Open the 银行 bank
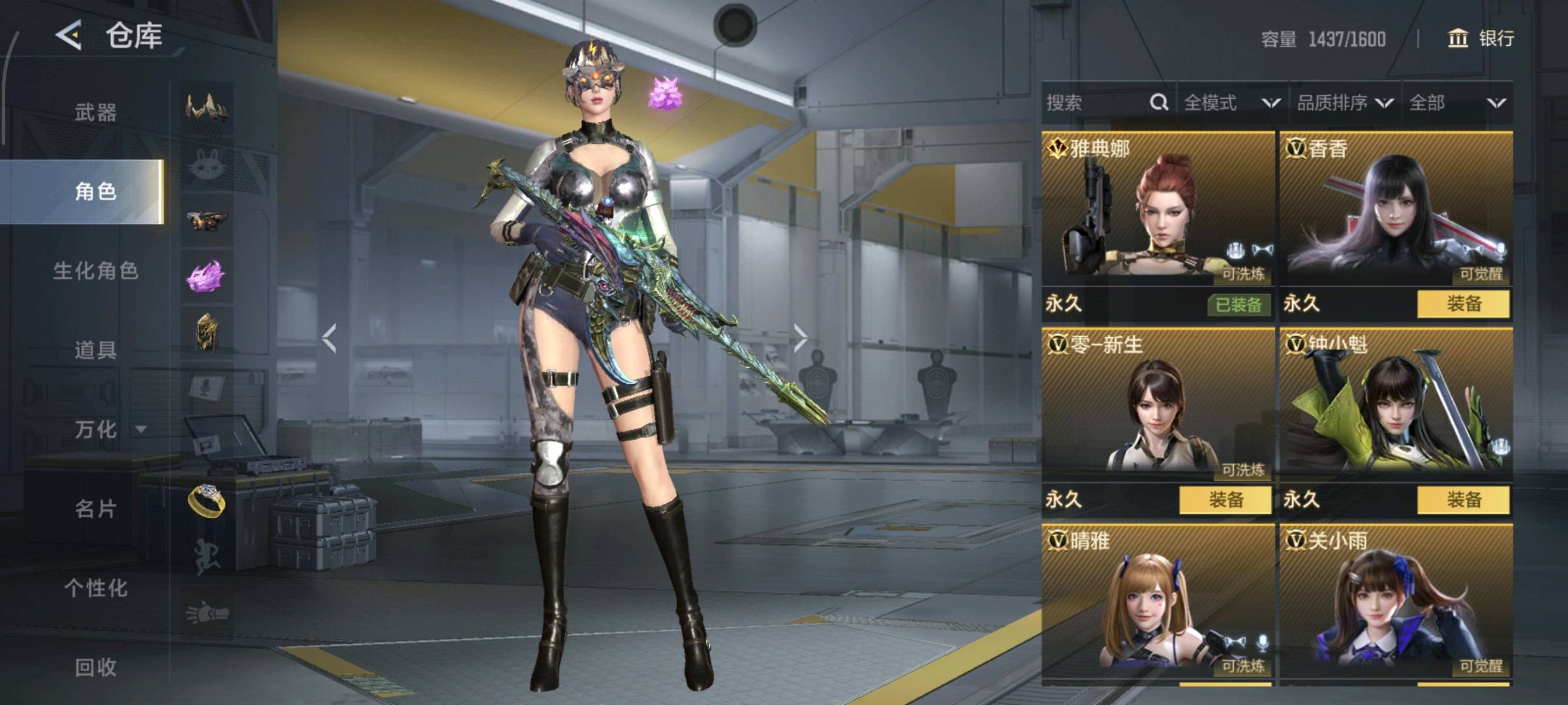Screen dimensions: 1568x705 (1482, 39)
